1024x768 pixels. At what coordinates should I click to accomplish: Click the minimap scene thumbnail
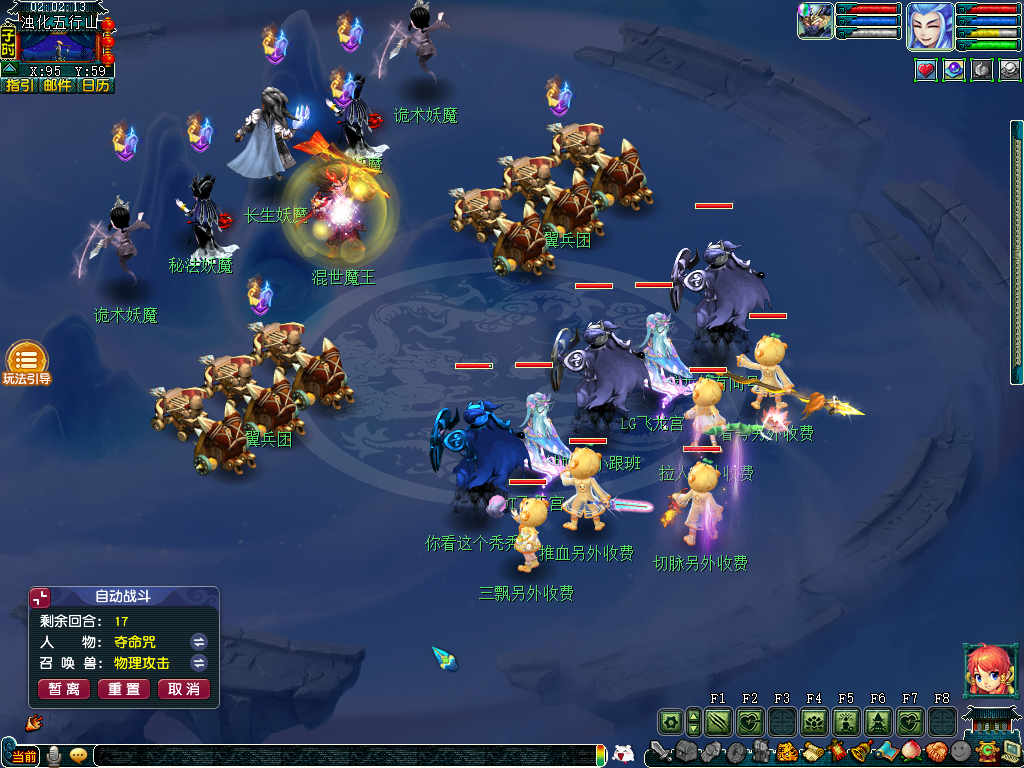[x=59, y=47]
